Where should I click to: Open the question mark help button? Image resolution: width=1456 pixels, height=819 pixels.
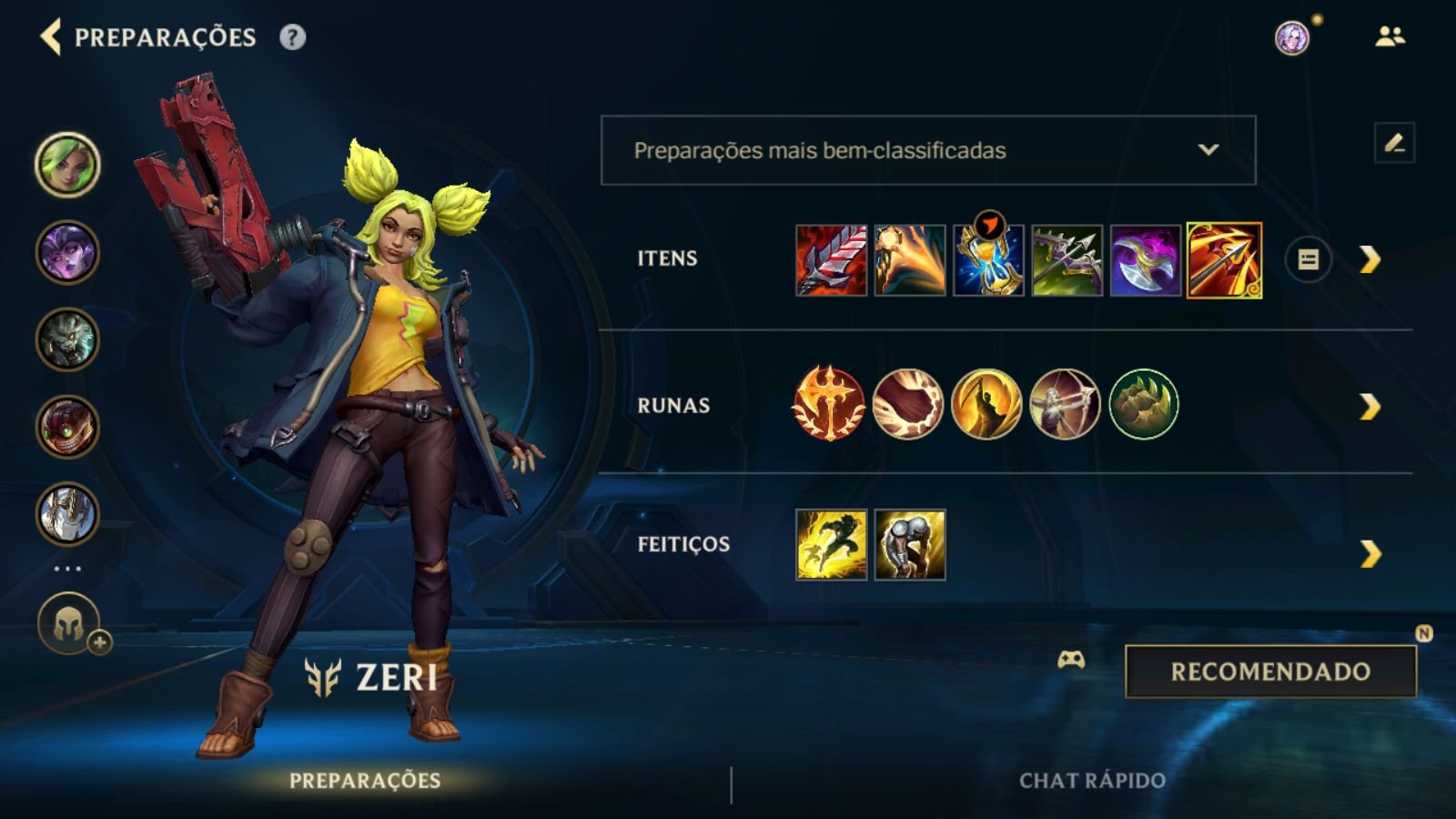coord(292,37)
